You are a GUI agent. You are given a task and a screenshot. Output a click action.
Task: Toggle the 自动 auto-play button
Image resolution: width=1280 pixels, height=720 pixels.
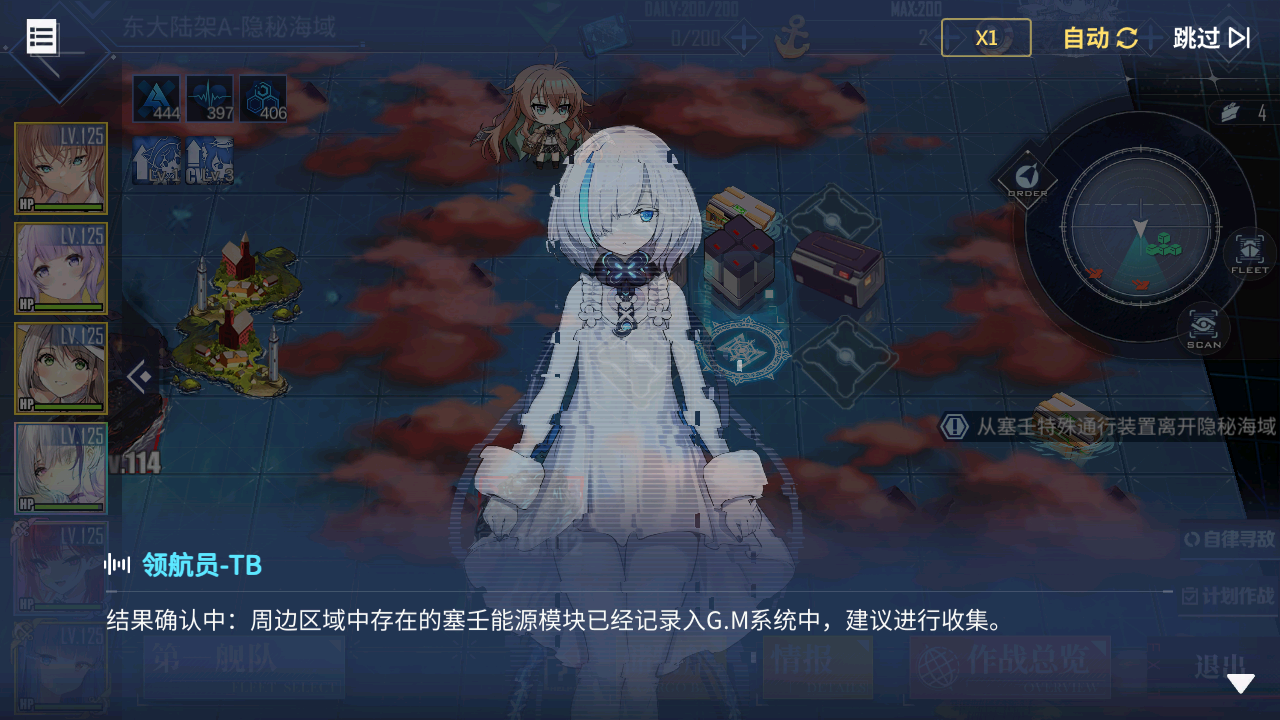tap(1100, 38)
